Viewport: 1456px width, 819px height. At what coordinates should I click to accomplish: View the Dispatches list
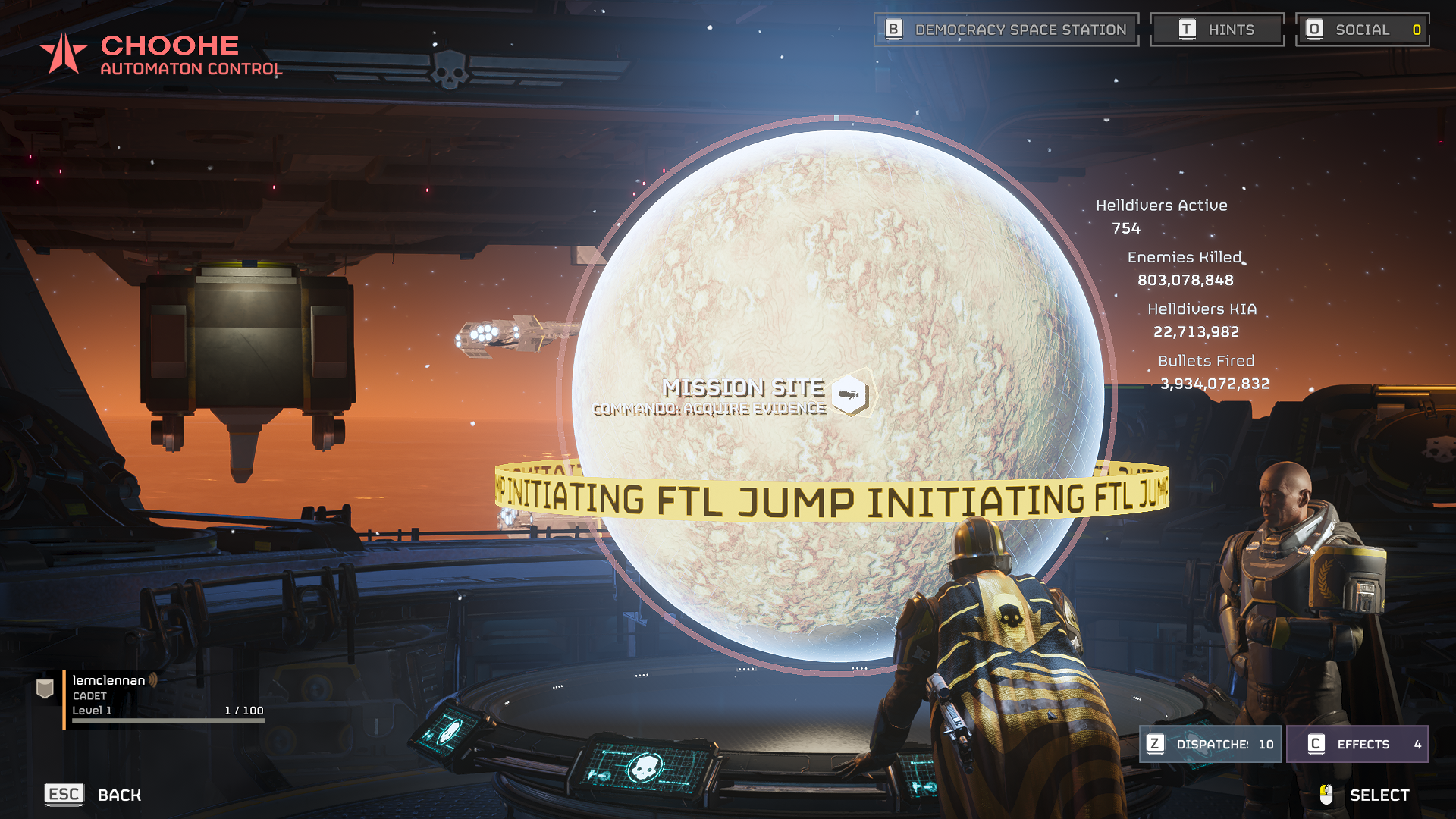(1210, 744)
